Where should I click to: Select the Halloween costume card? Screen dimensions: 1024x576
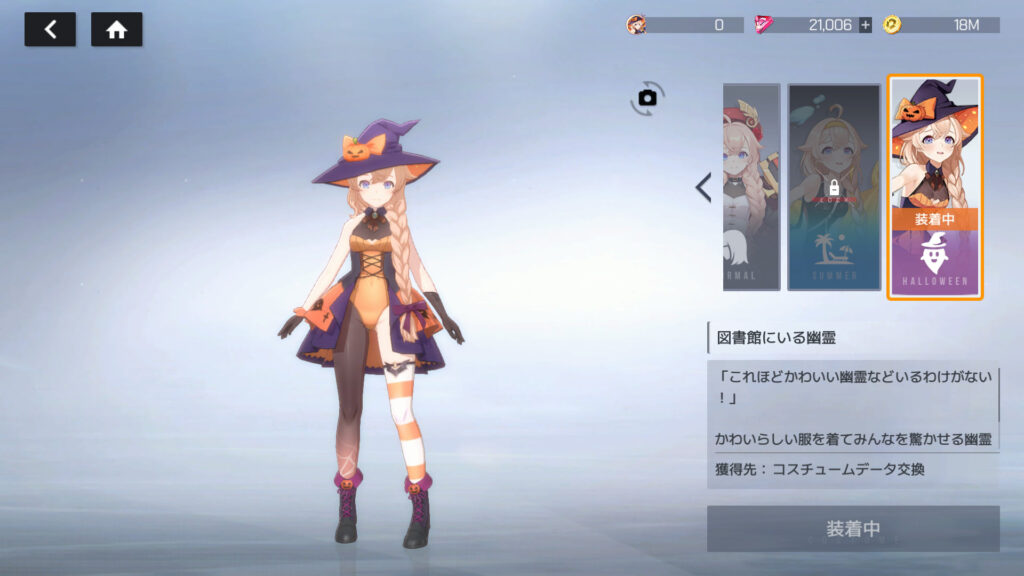(x=935, y=187)
